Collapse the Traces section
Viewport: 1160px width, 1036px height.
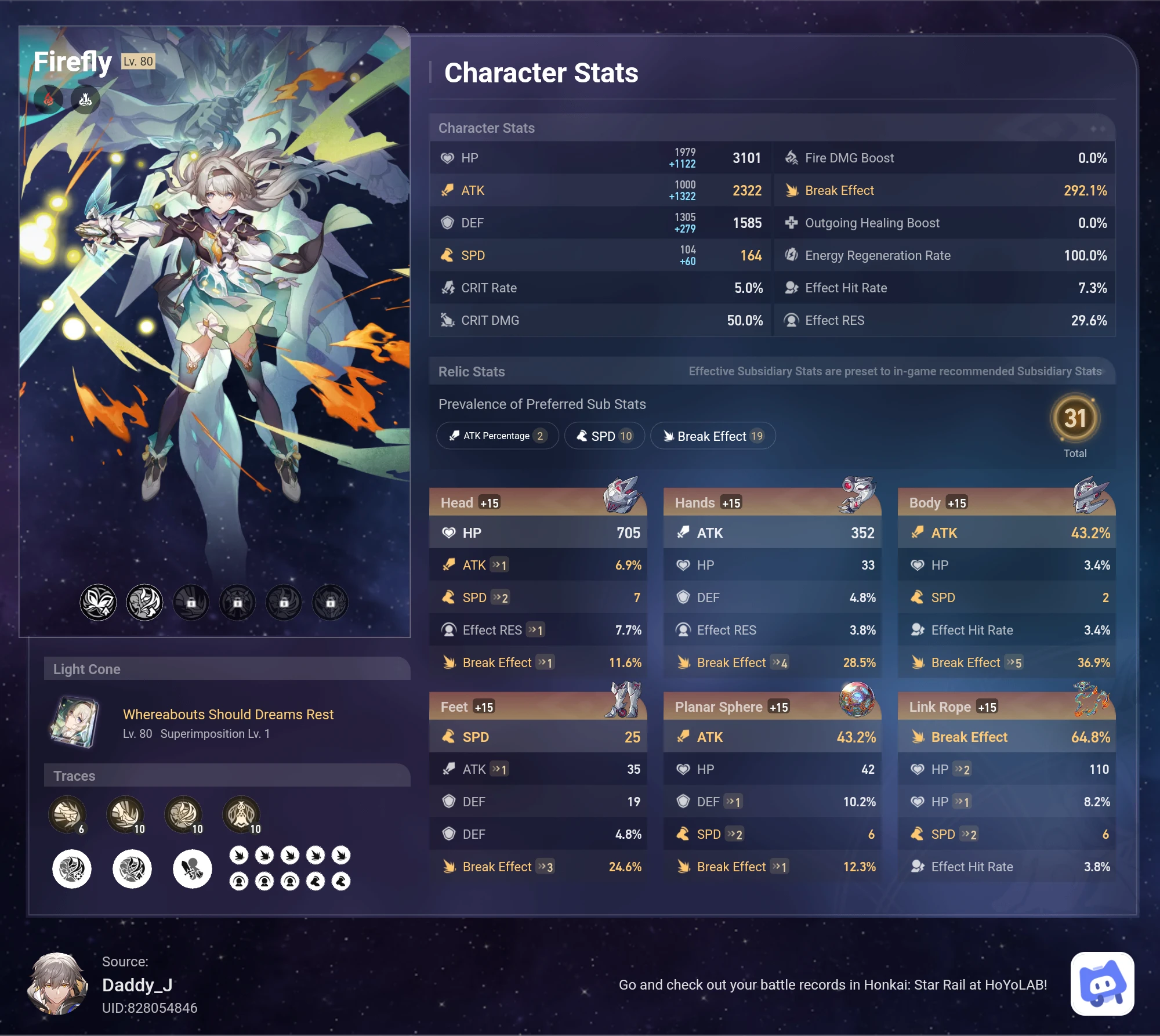pyautogui.click(x=75, y=776)
